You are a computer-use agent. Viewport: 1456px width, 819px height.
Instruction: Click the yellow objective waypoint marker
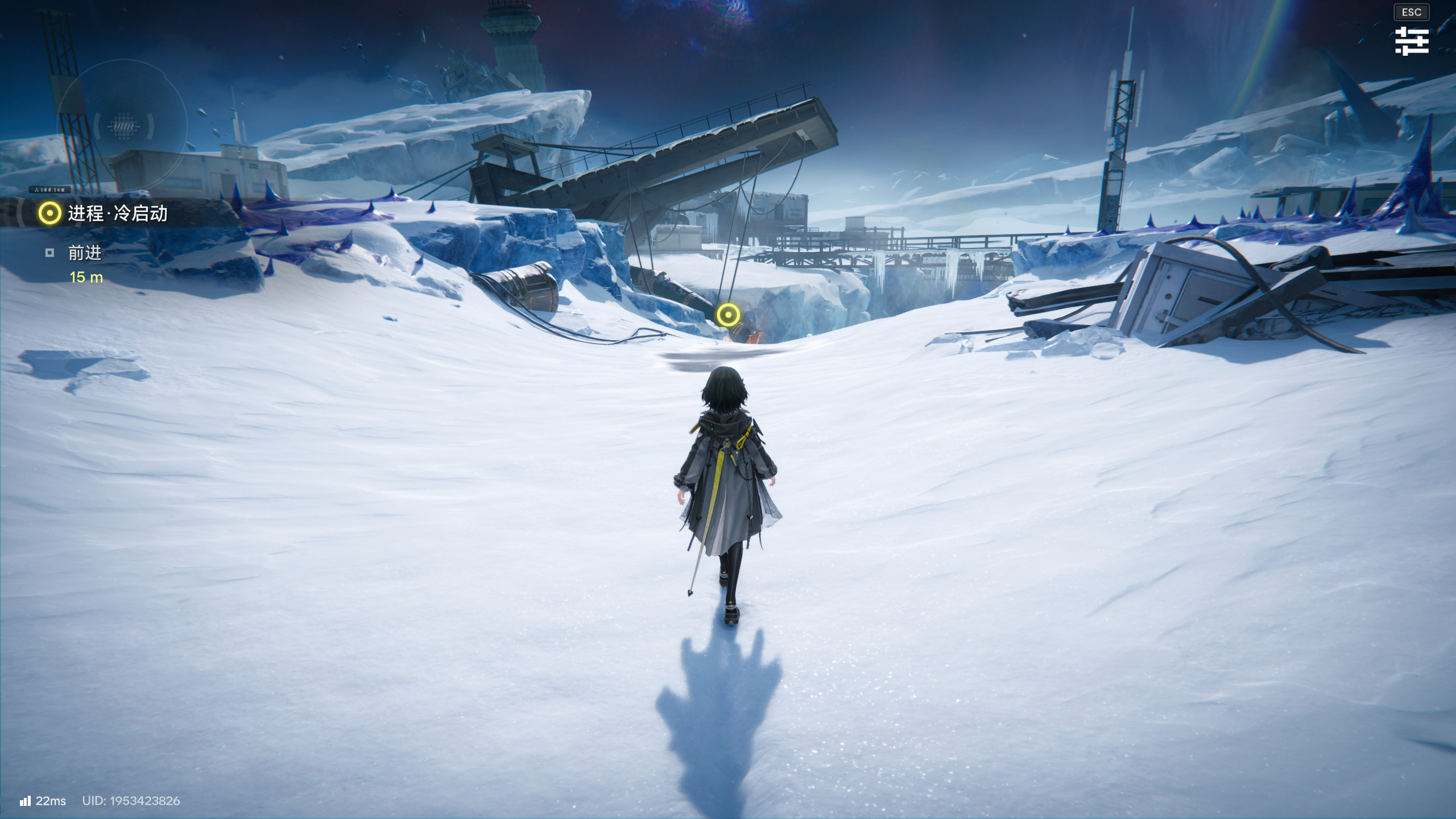727,315
